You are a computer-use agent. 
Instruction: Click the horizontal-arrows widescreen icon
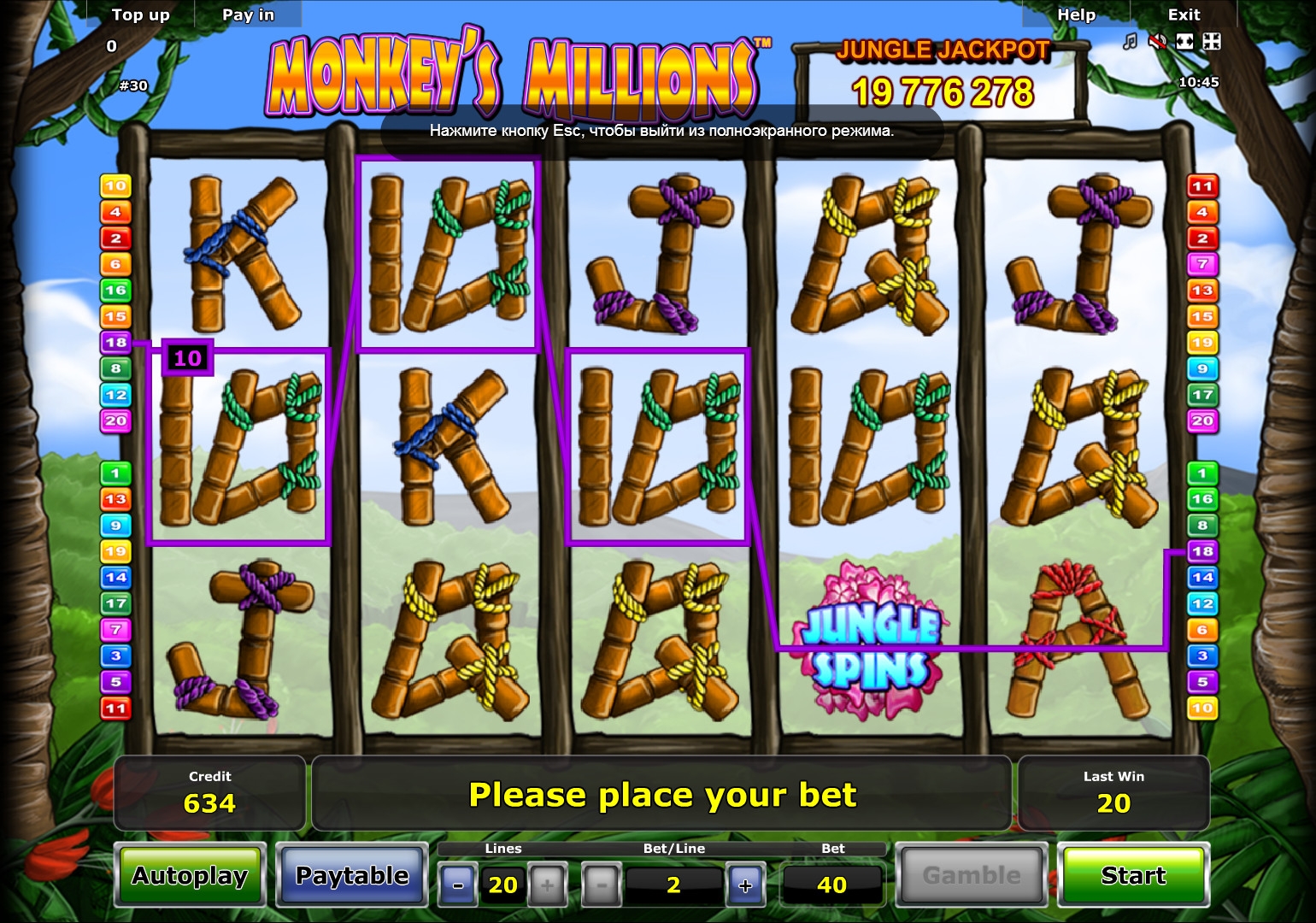(x=1184, y=42)
